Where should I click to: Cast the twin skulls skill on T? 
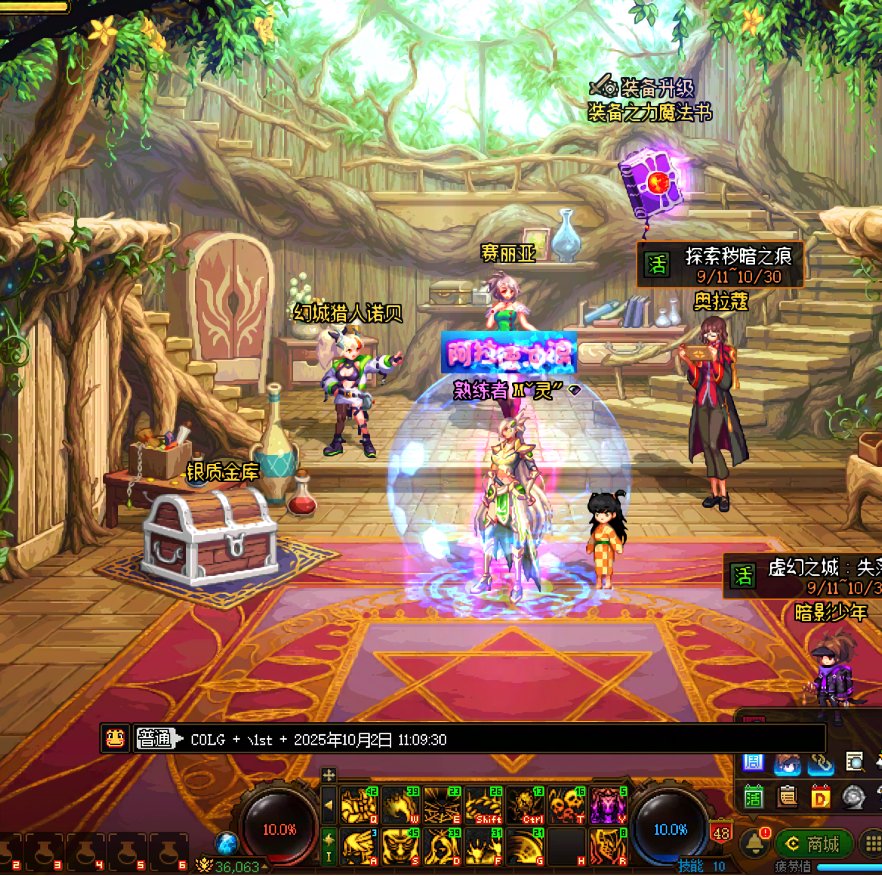567,805
